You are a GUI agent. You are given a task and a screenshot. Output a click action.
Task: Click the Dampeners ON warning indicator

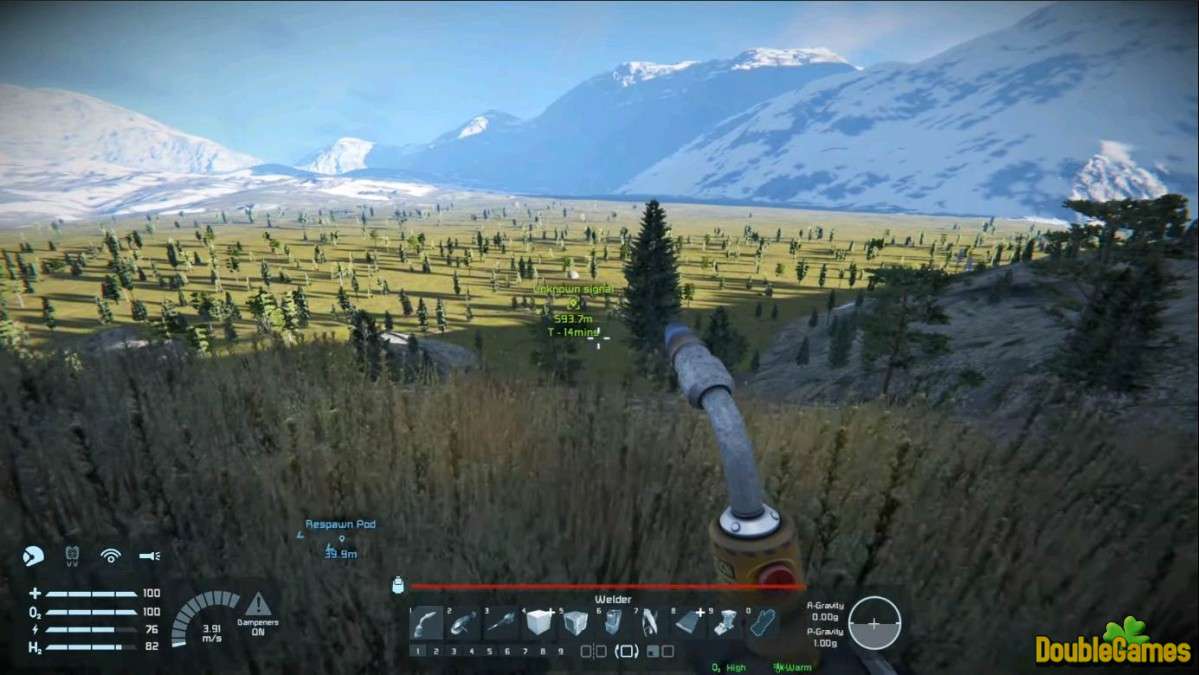tap(258, 613)
